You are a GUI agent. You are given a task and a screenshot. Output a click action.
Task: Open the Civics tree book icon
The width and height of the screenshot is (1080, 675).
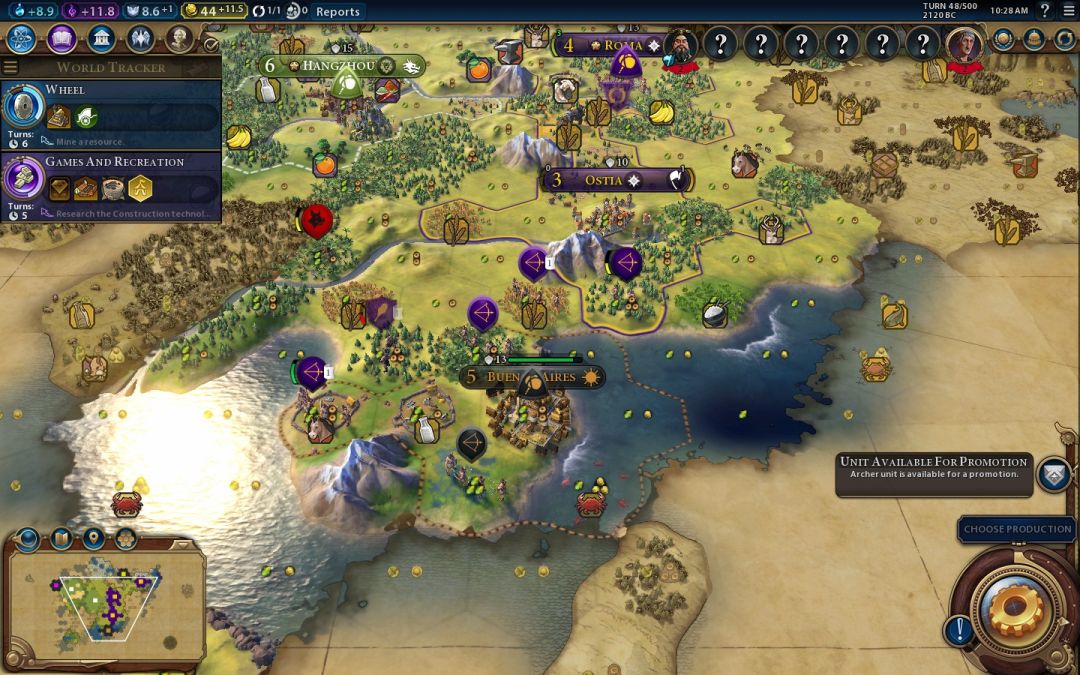tap(61, 39)
